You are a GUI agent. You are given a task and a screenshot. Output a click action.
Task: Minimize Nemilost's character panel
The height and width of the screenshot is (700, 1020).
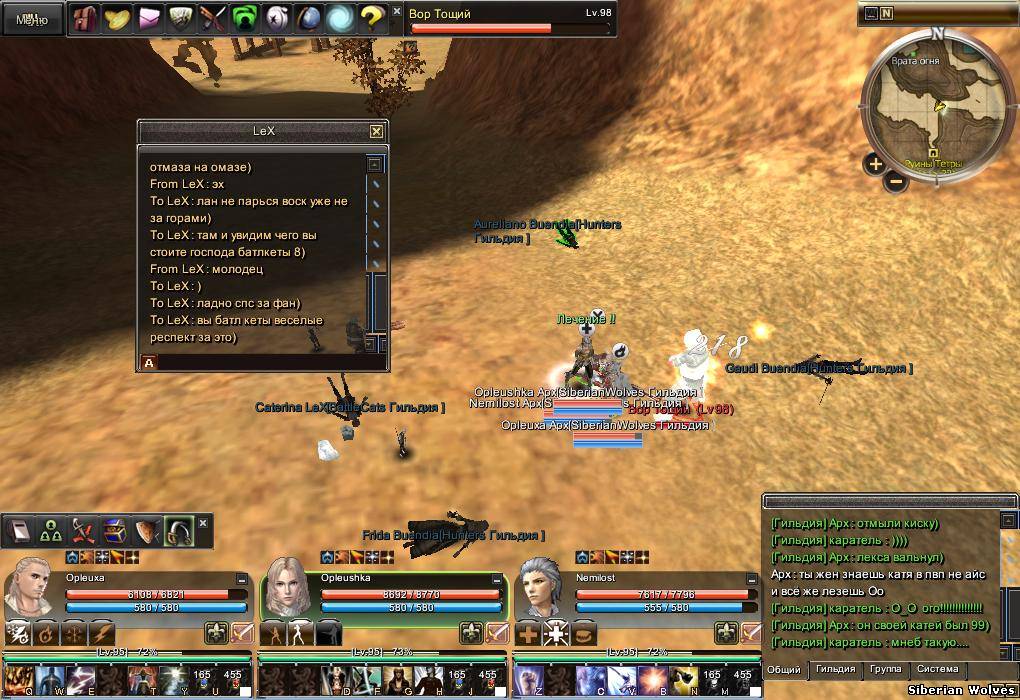[752, 579]
